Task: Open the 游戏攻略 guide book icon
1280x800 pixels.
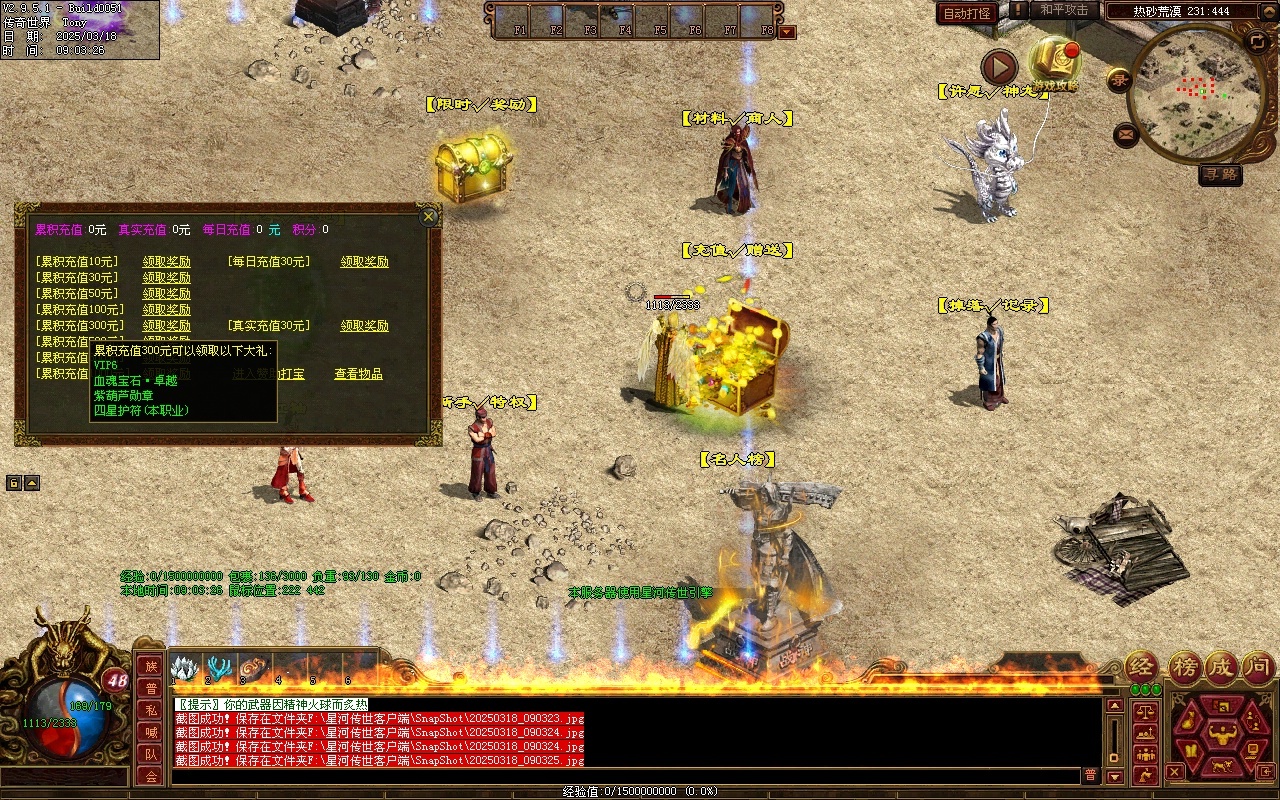Action: pos(1054,62)
